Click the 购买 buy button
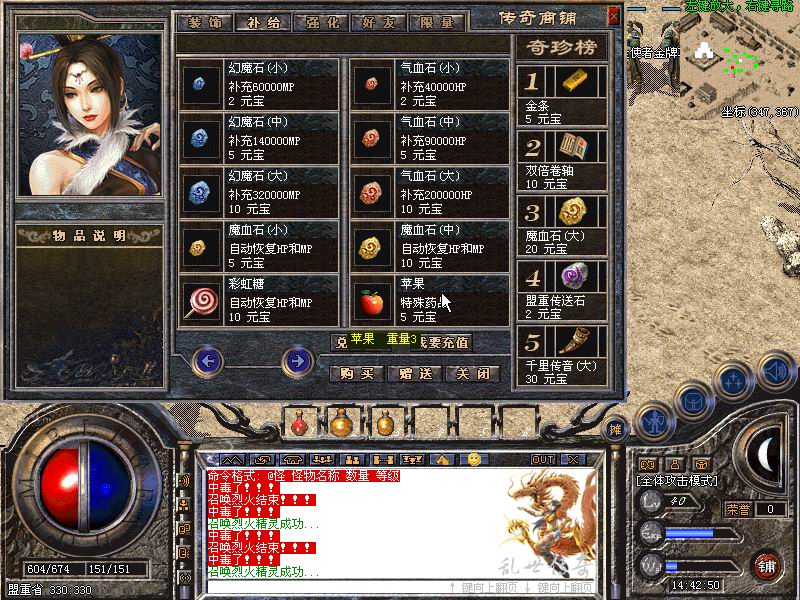The height and width of the screenshot is (600, 800). click(356, 373)
